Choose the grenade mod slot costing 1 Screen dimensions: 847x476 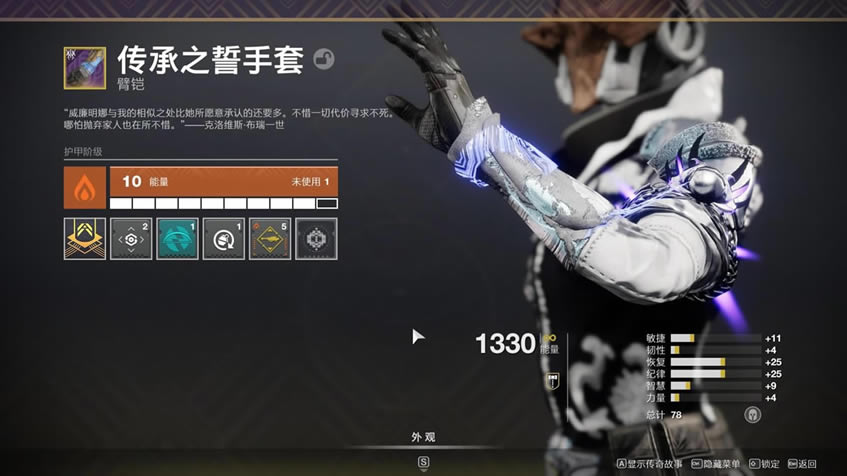point(223,239)
